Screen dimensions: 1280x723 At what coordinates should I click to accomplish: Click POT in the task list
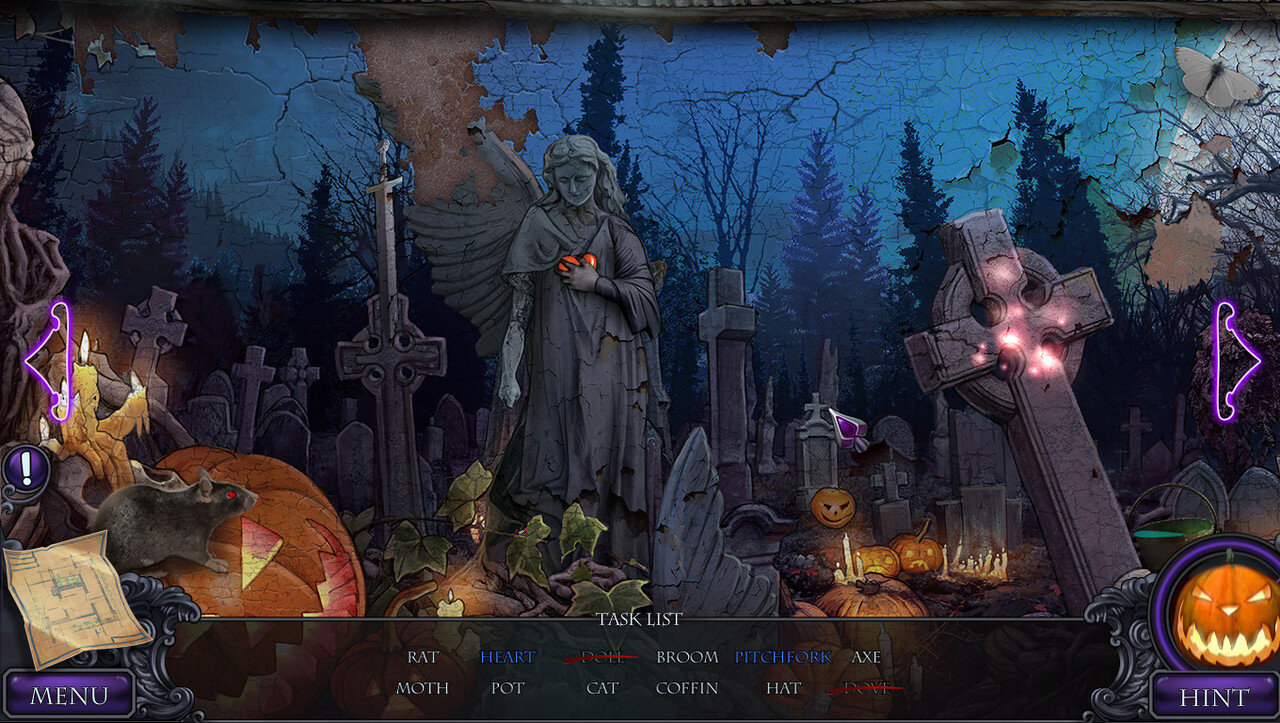pos(507,688)
